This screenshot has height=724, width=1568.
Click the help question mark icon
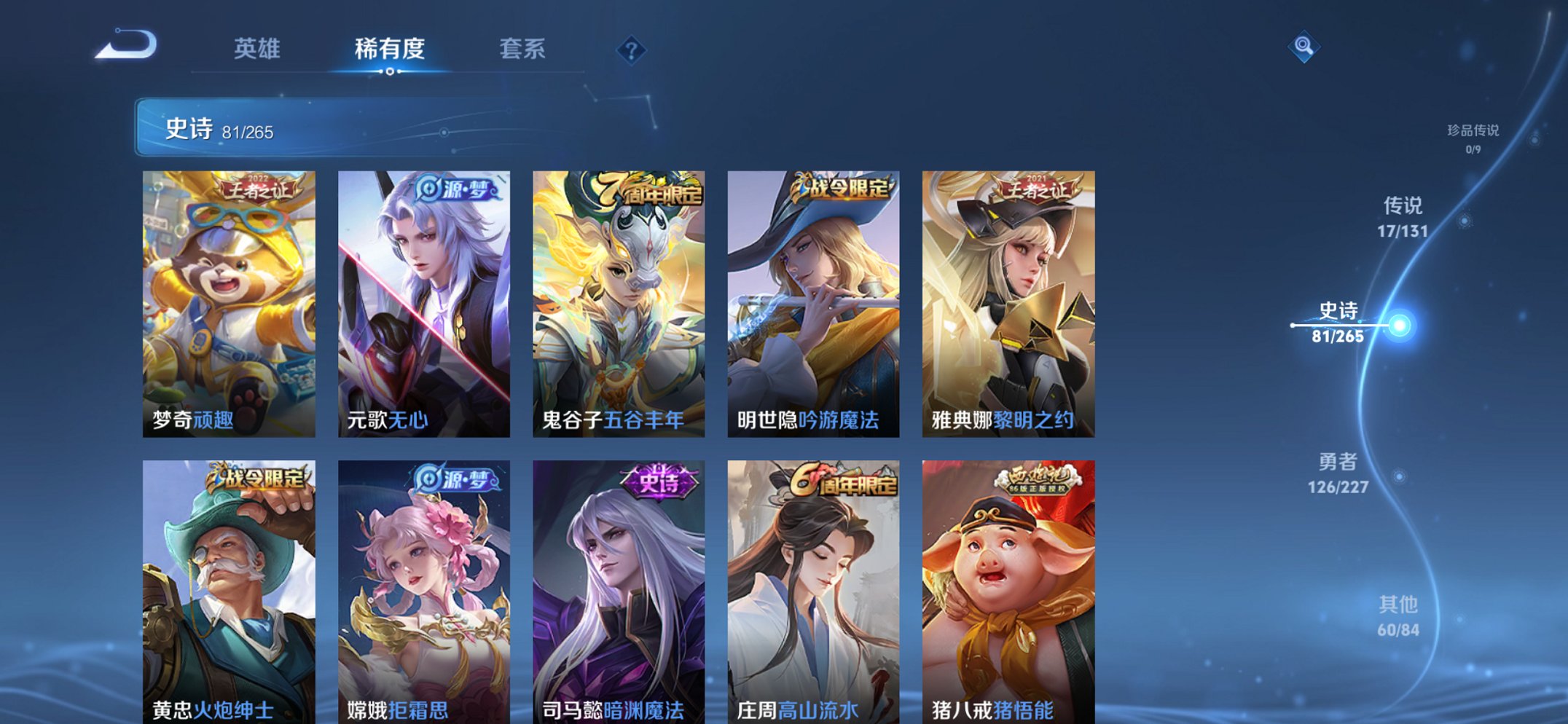coord(631,50)
